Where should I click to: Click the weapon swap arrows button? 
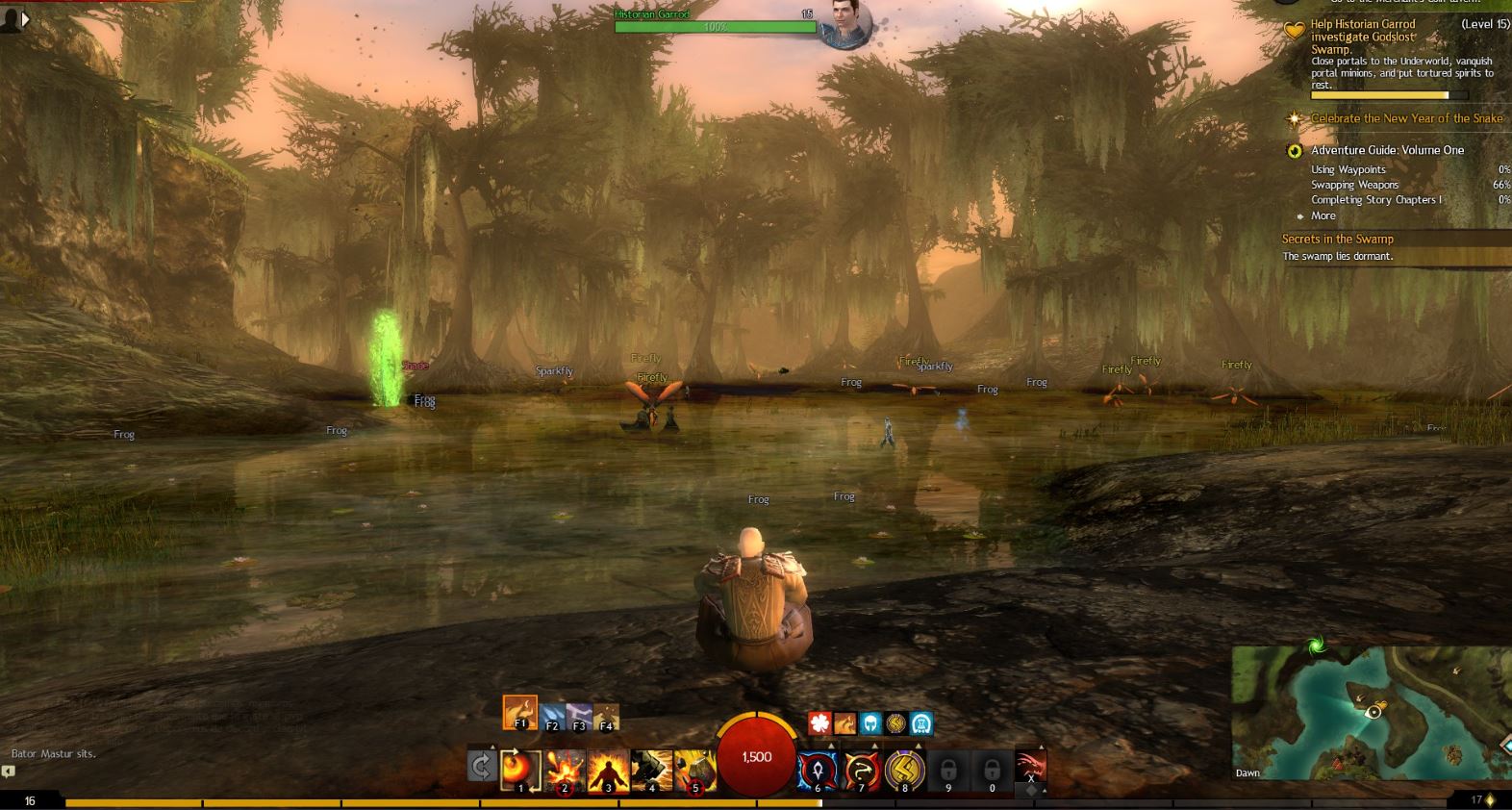click(482, 767)
